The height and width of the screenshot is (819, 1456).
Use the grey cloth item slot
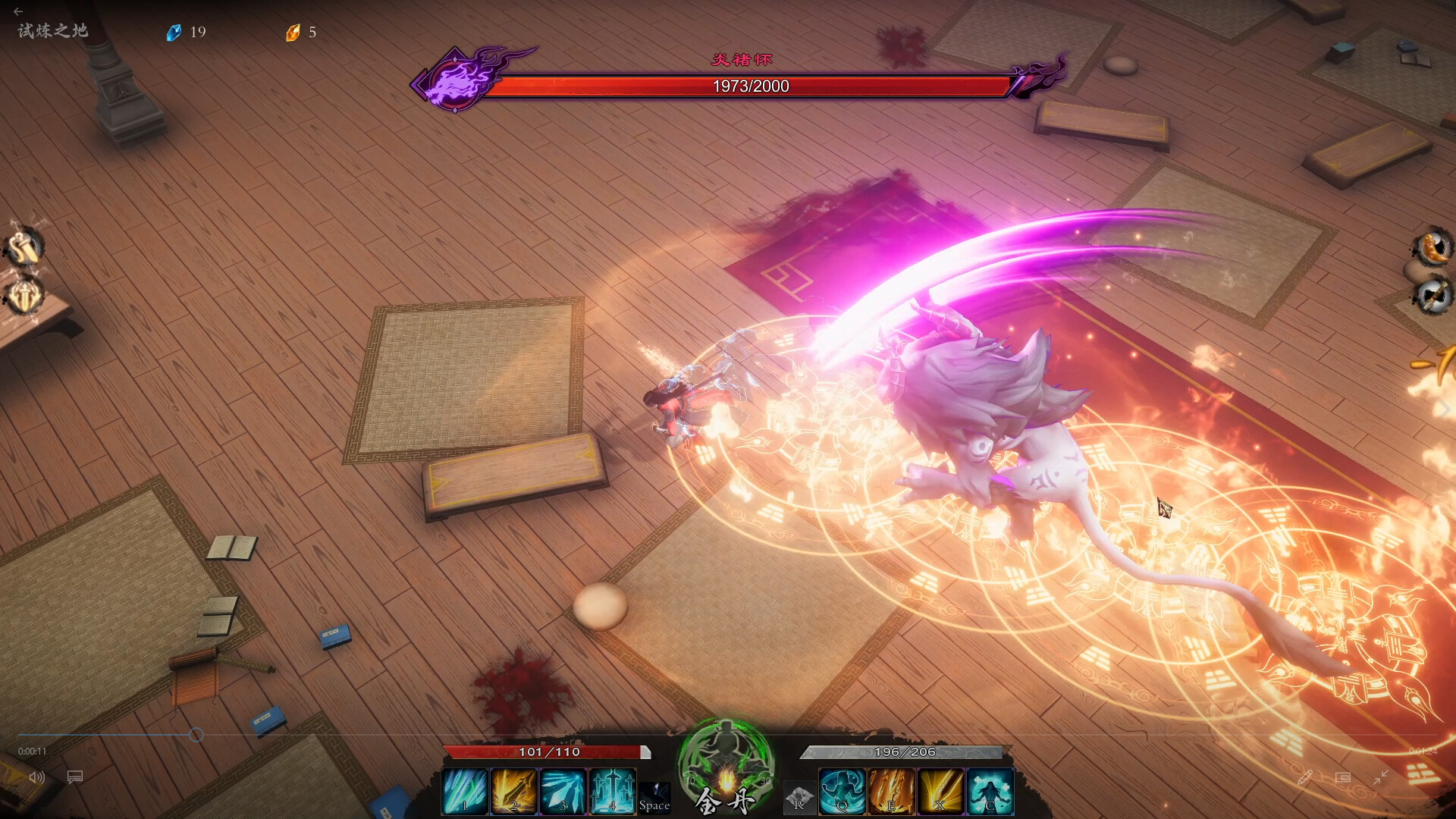(799, 798)
